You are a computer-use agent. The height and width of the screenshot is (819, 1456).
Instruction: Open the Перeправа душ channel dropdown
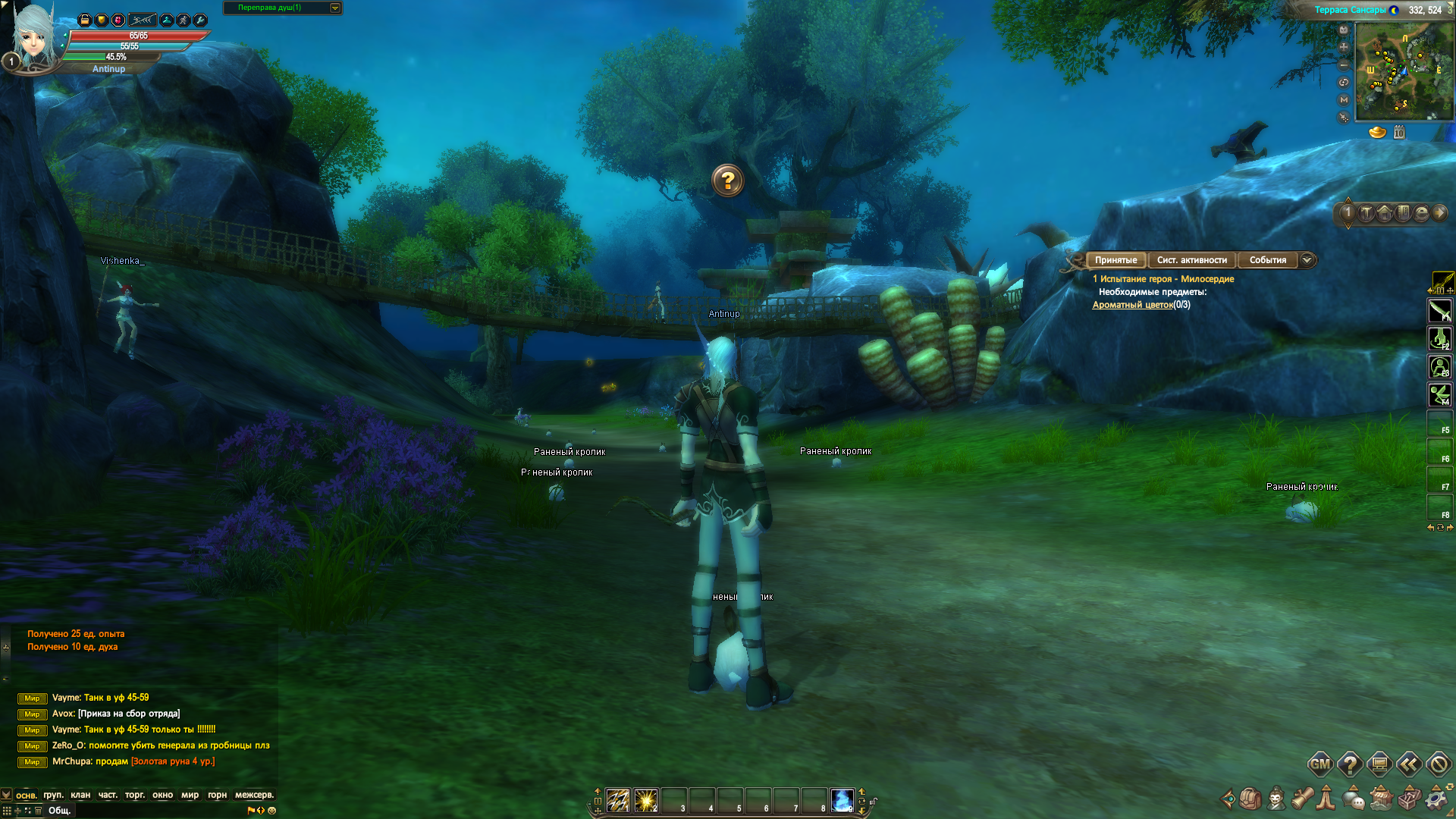pyautogui.click(x=335, y=8)
